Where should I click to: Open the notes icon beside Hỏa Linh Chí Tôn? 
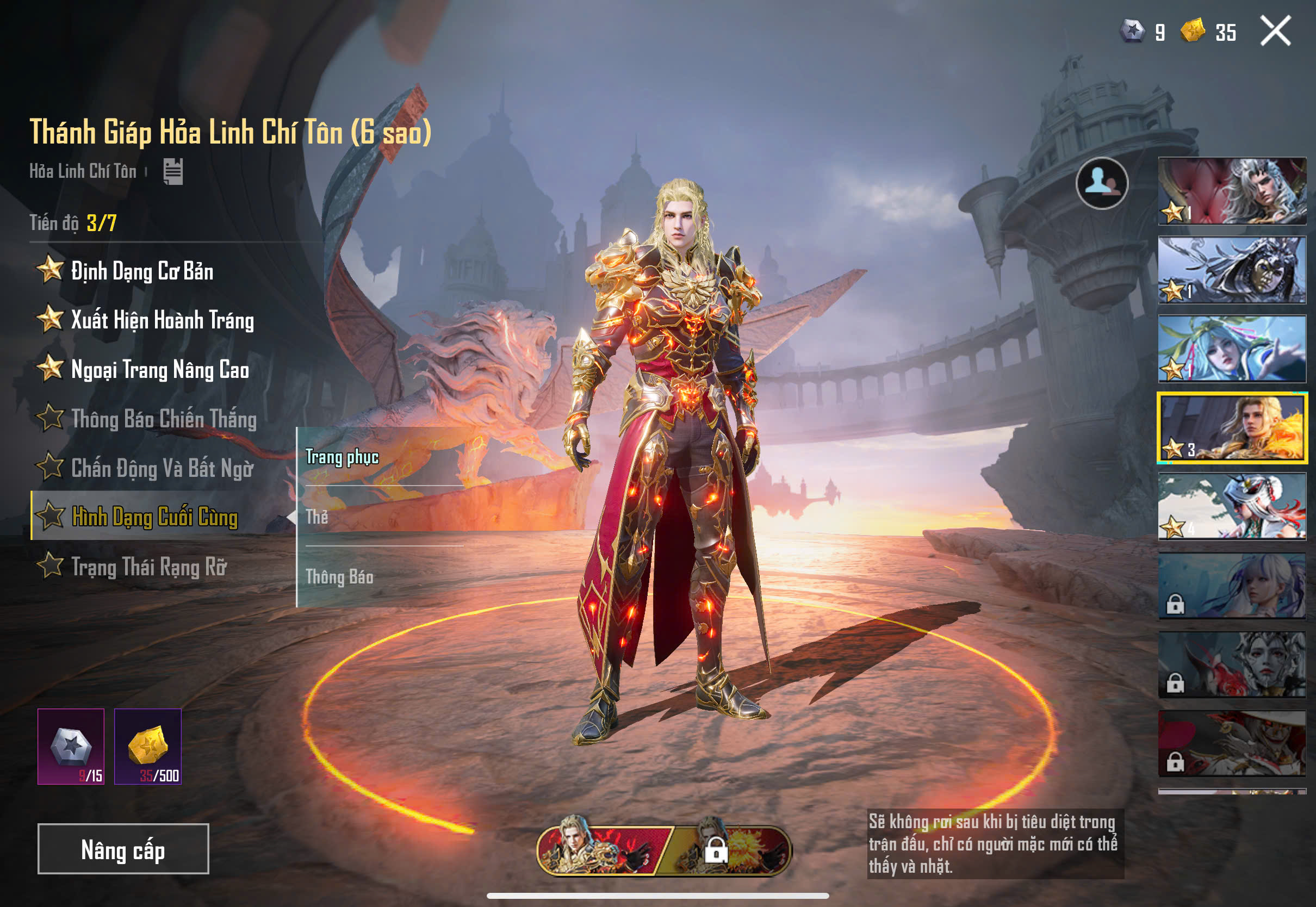pyautogui.click(x=173, y=171)
